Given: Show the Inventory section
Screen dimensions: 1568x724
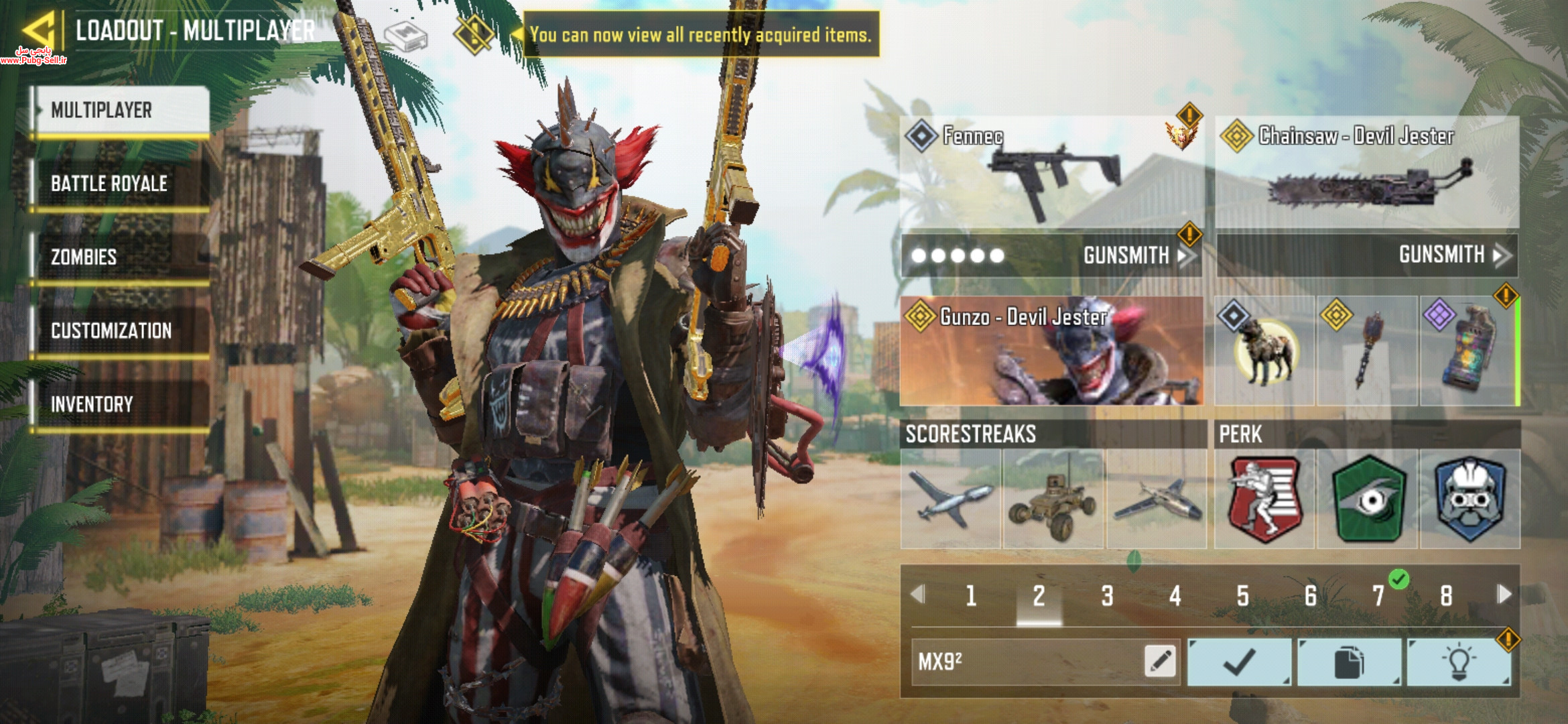Looking at the screenshot, I should 122,404.
